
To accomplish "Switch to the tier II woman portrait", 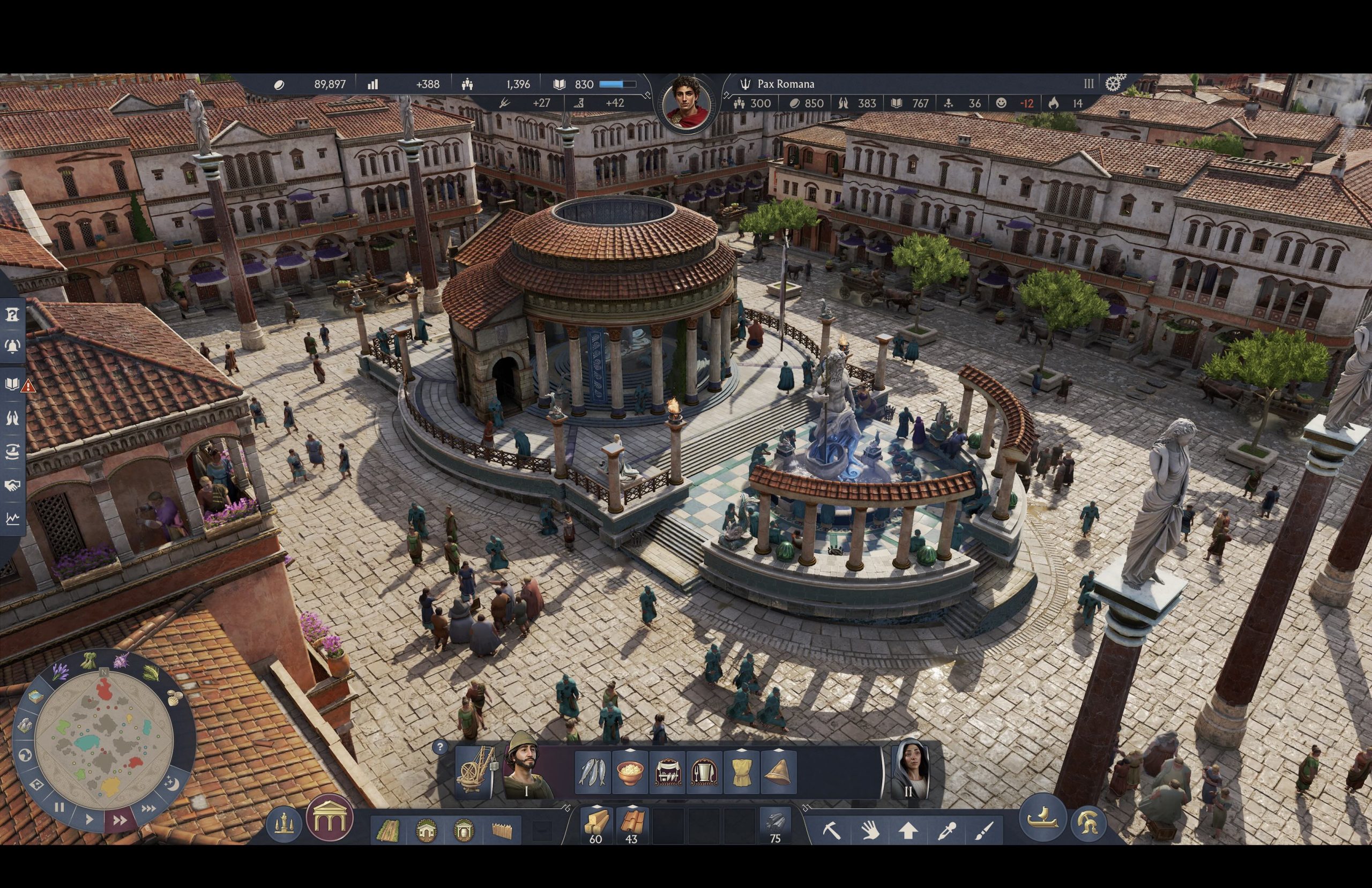I will [x=909, y=770].
